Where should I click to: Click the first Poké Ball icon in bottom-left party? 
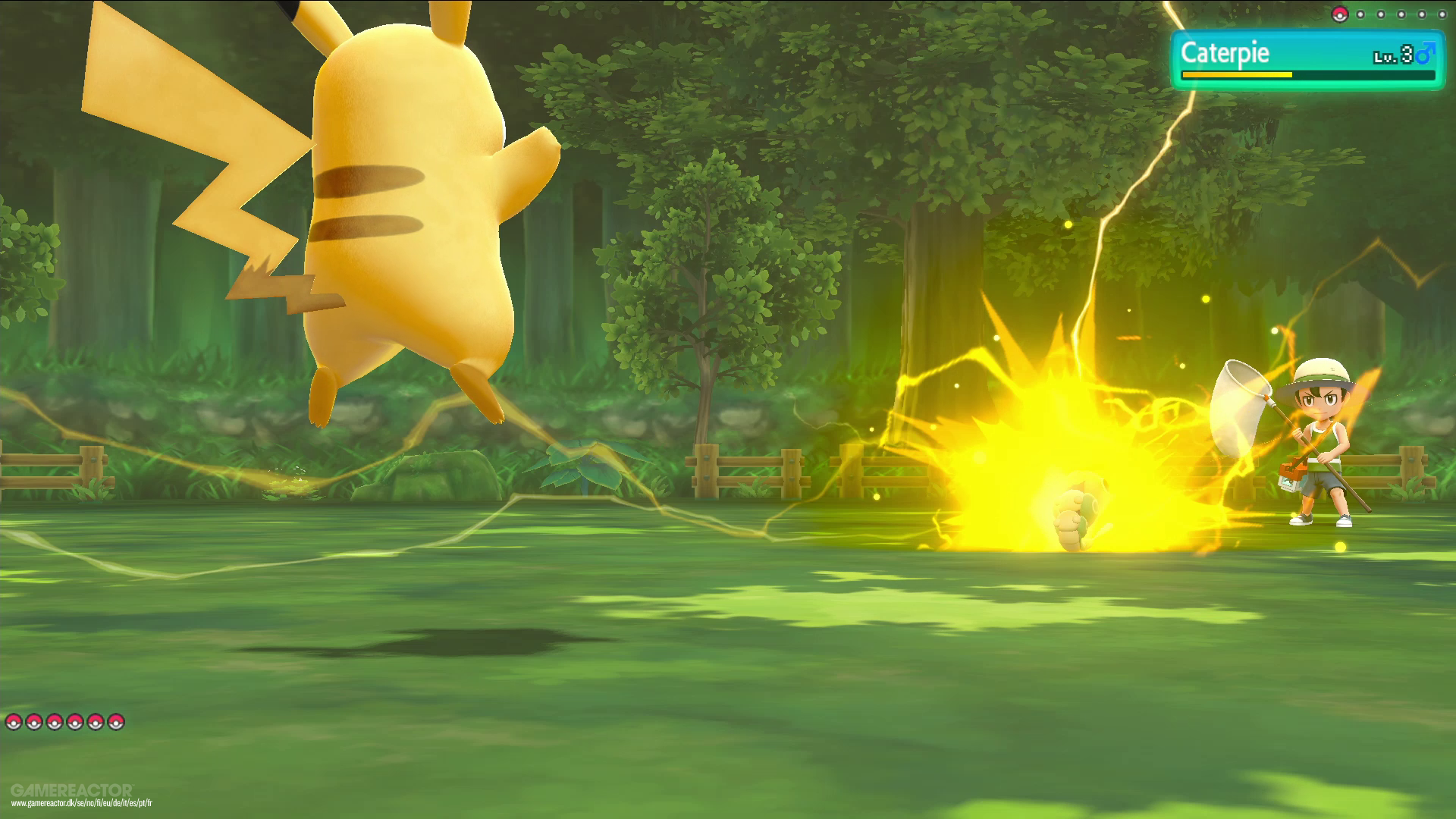click(x=14, y=723)
